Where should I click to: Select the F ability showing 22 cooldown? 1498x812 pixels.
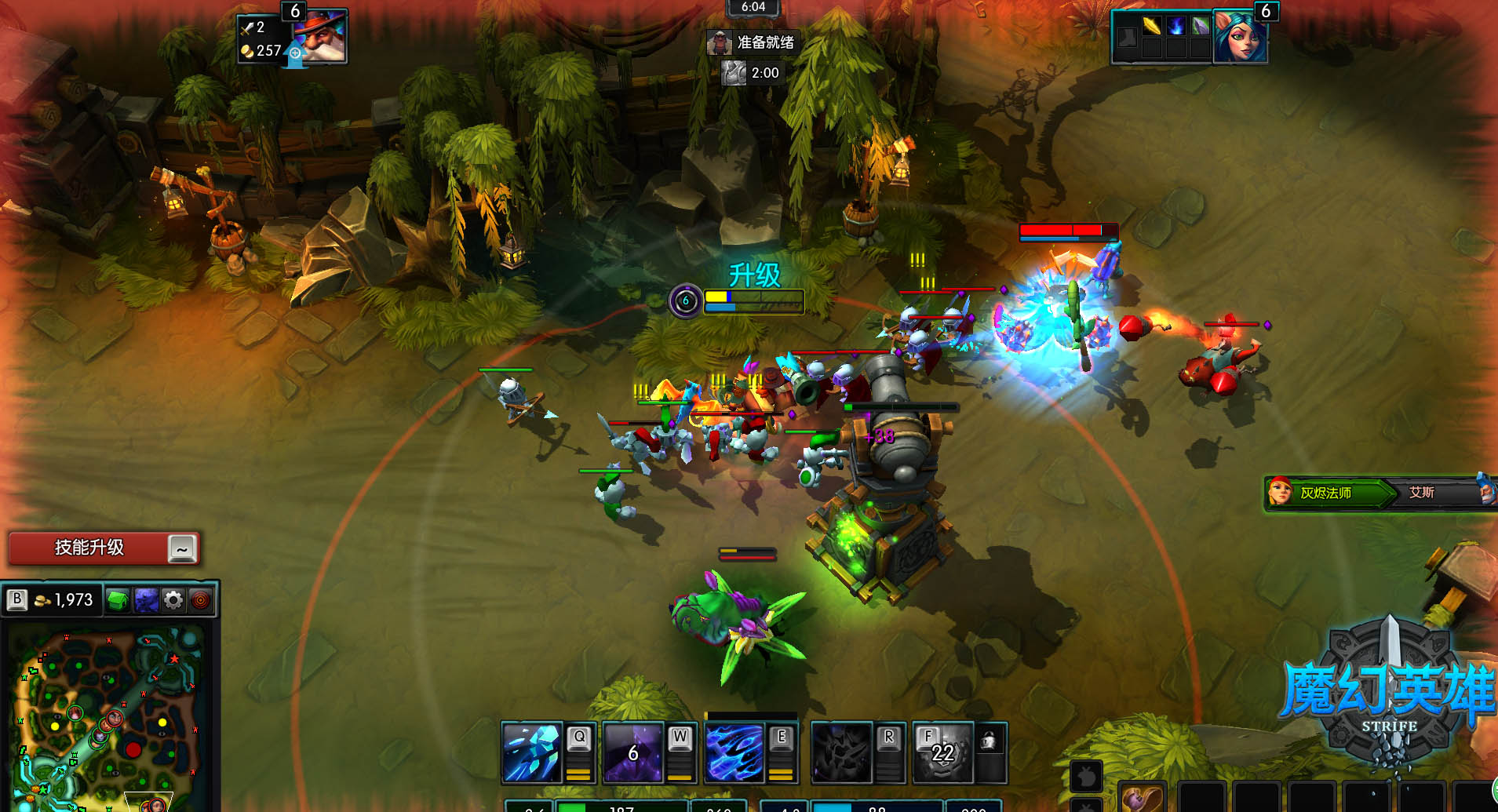(x=942, y=753)
